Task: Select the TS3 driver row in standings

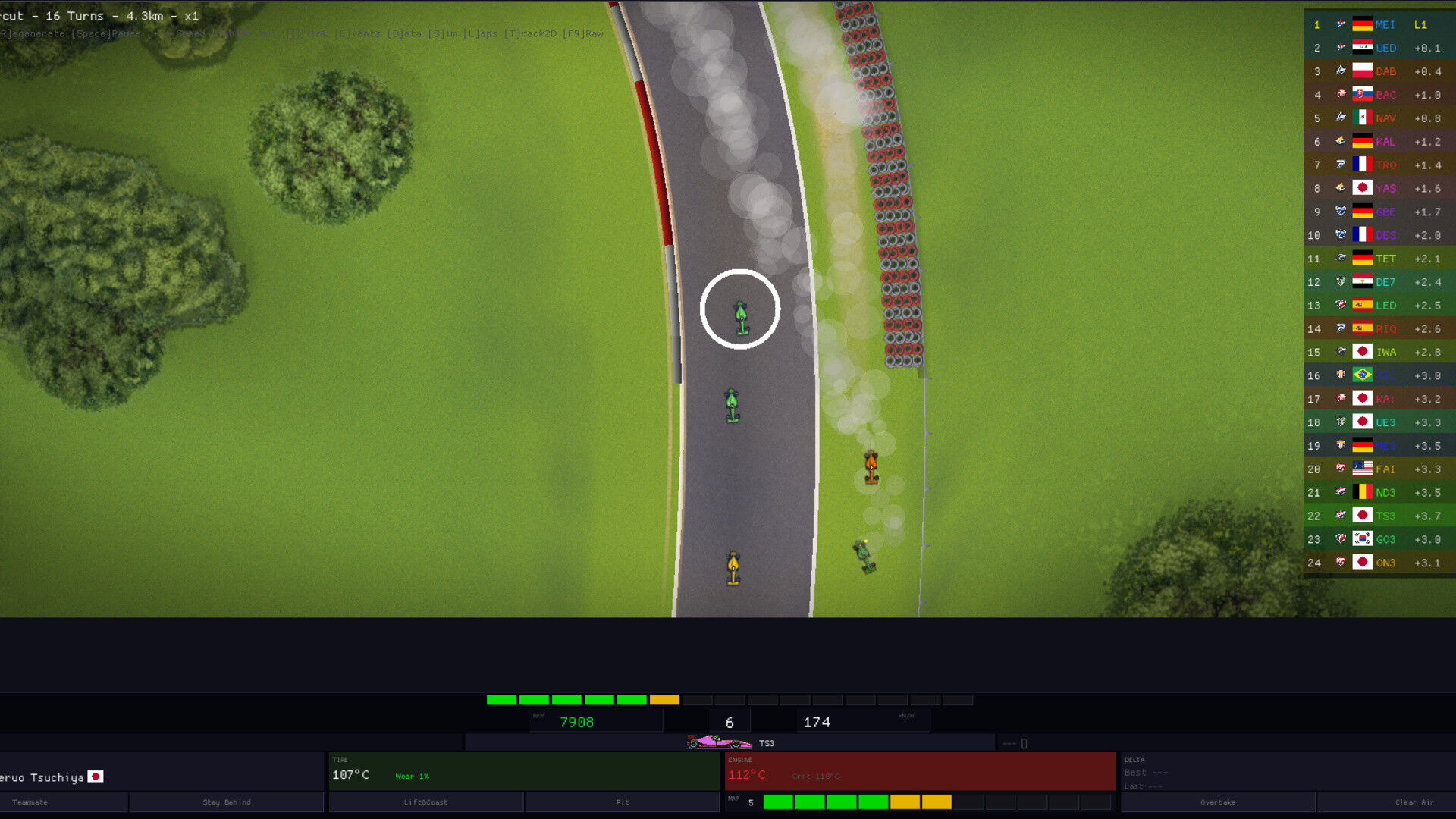Action: coord(1380,516)
